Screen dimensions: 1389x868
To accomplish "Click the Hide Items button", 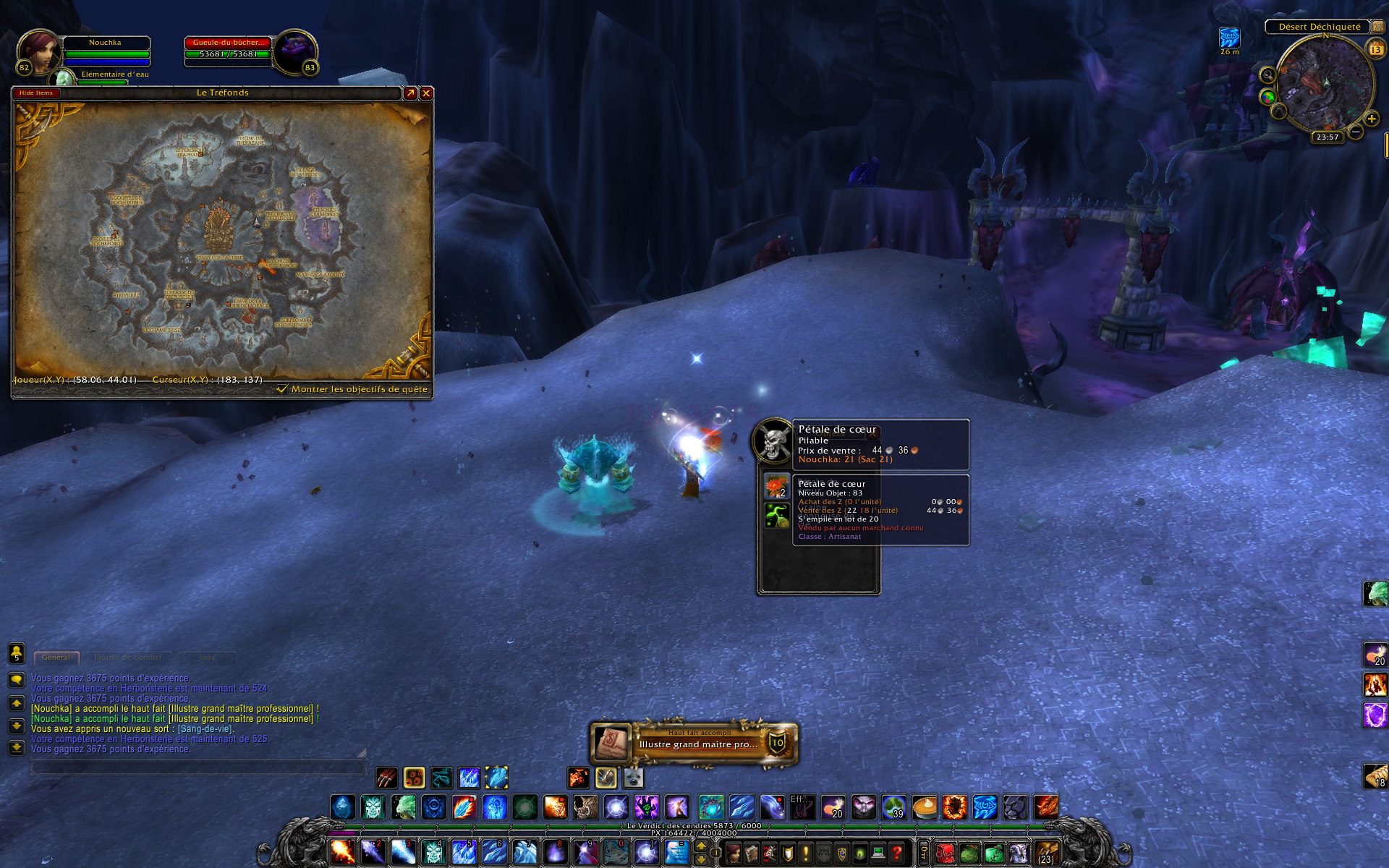I will (x=36, y=93).
